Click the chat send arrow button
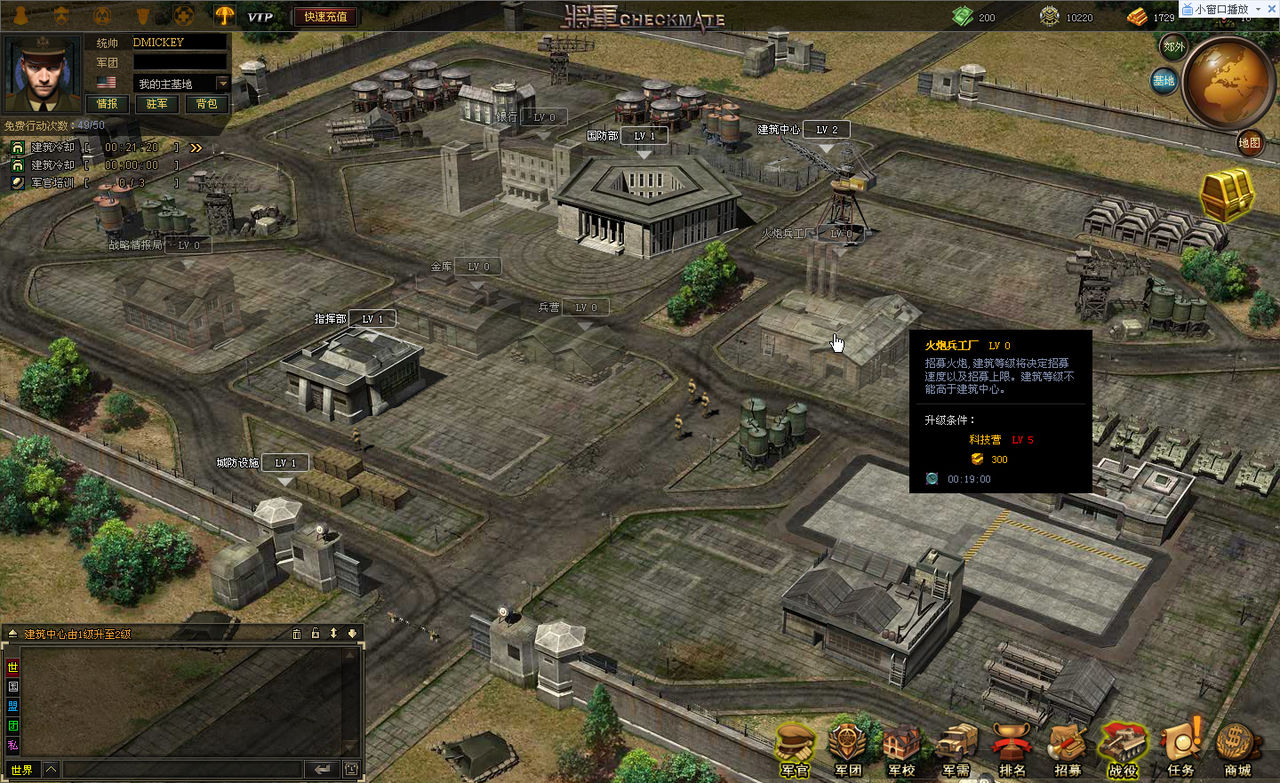 tap(322, 769)
